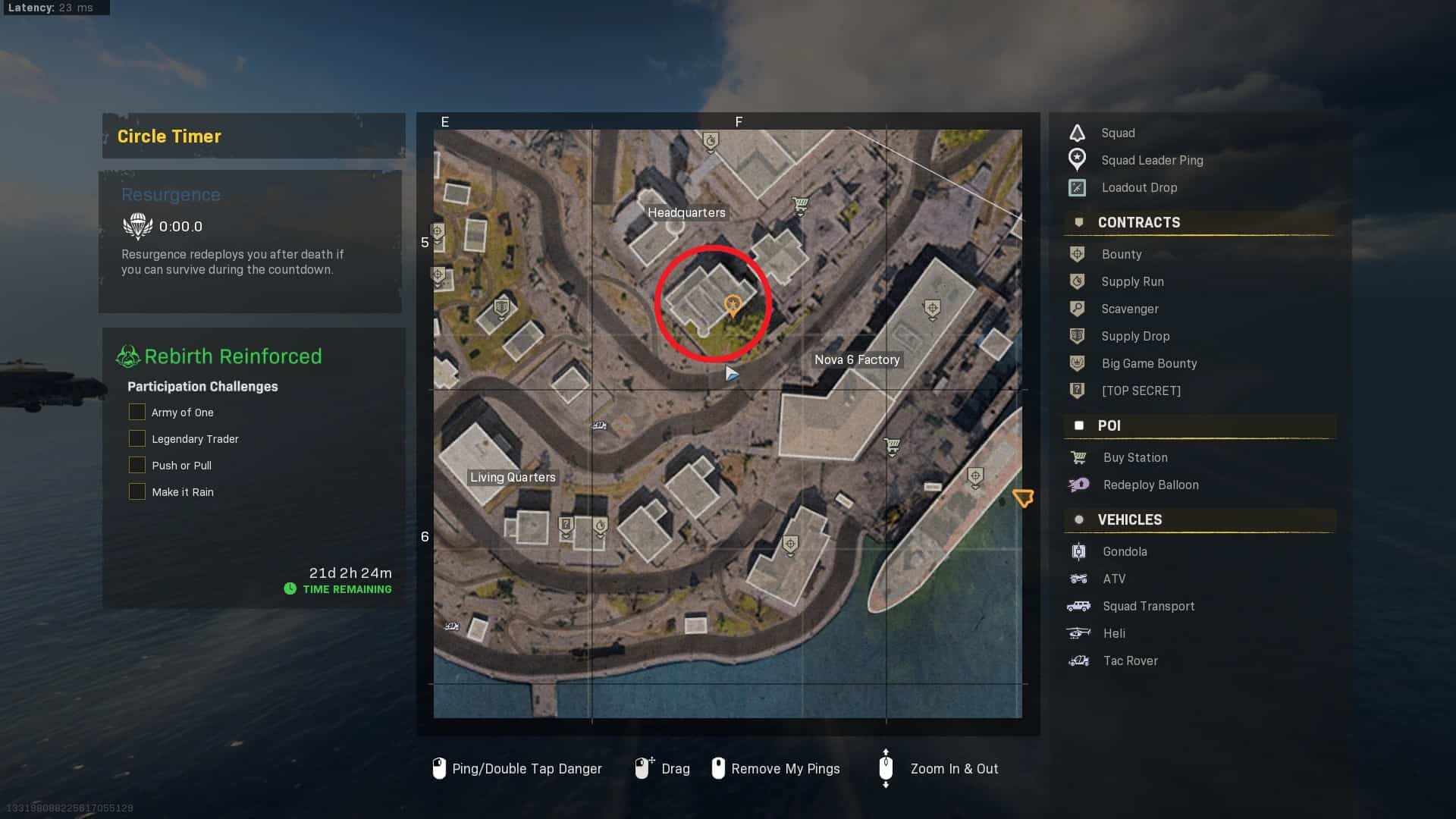The width and height of the screenshot is (1456, 819).
Task: Click the Headquarters label on the map
Action: coord(686,212)
